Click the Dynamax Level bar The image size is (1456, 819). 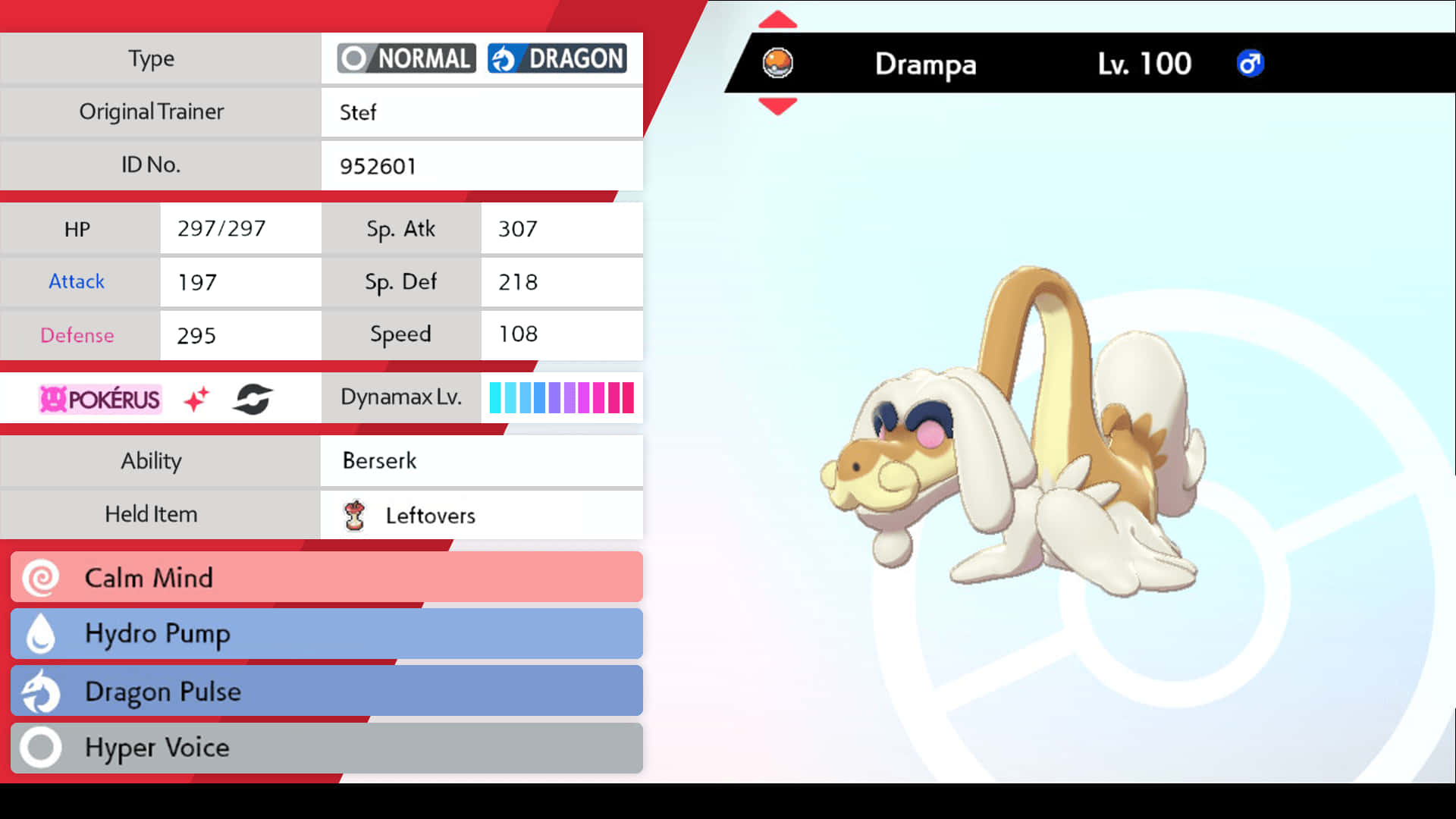(x=561, y=396)
